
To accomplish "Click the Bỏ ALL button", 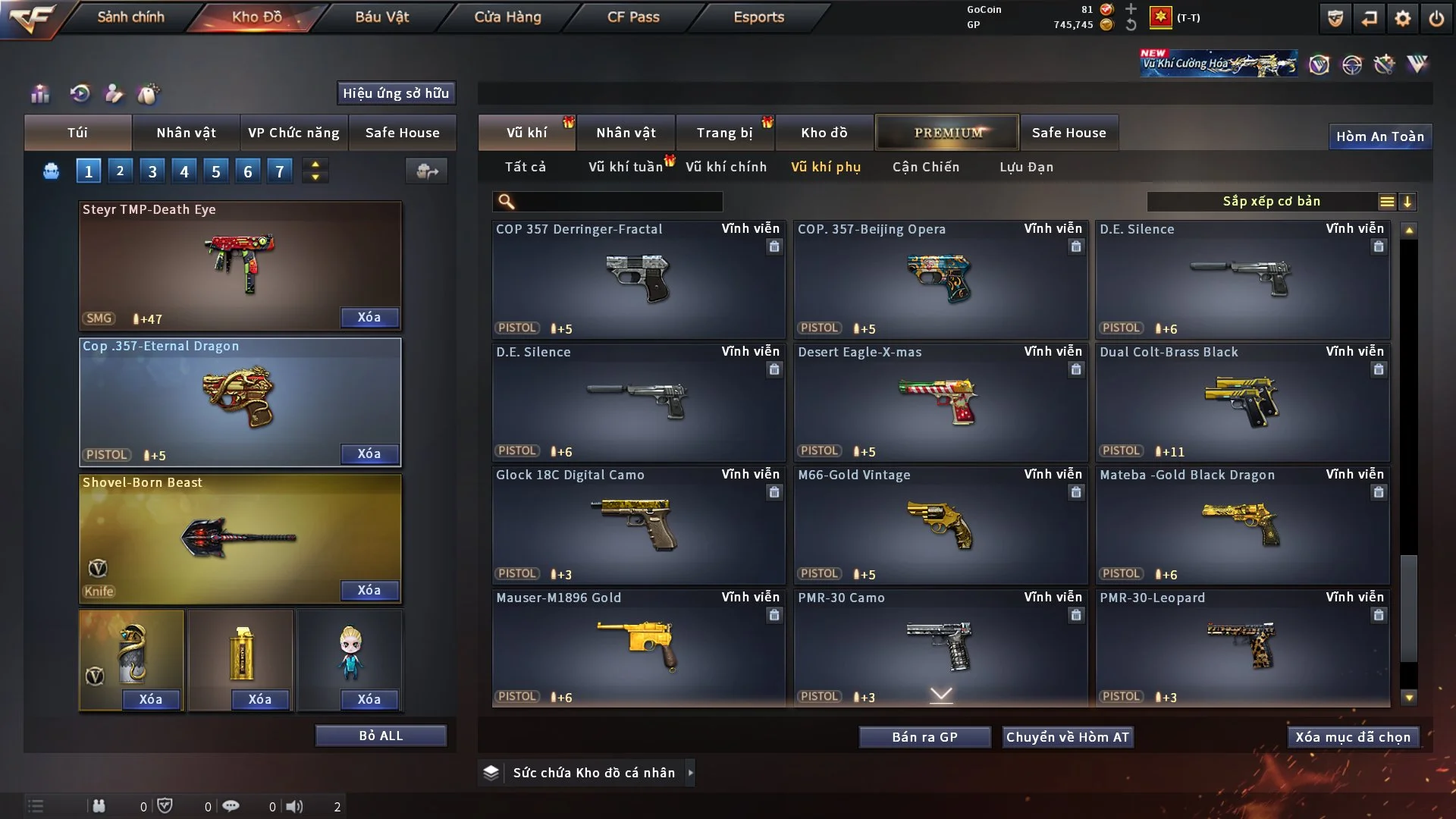I will click(x=381, y=736).
